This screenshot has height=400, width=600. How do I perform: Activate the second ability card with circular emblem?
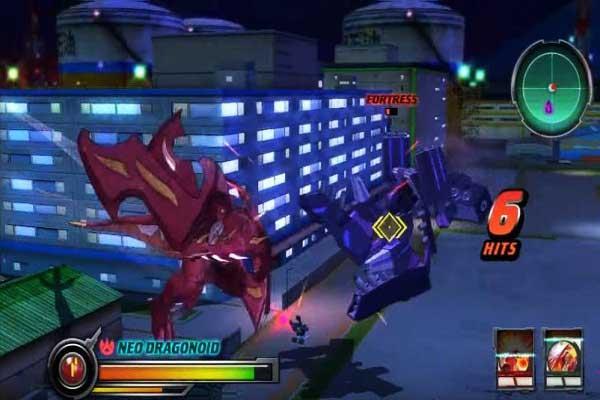point(562,356)
